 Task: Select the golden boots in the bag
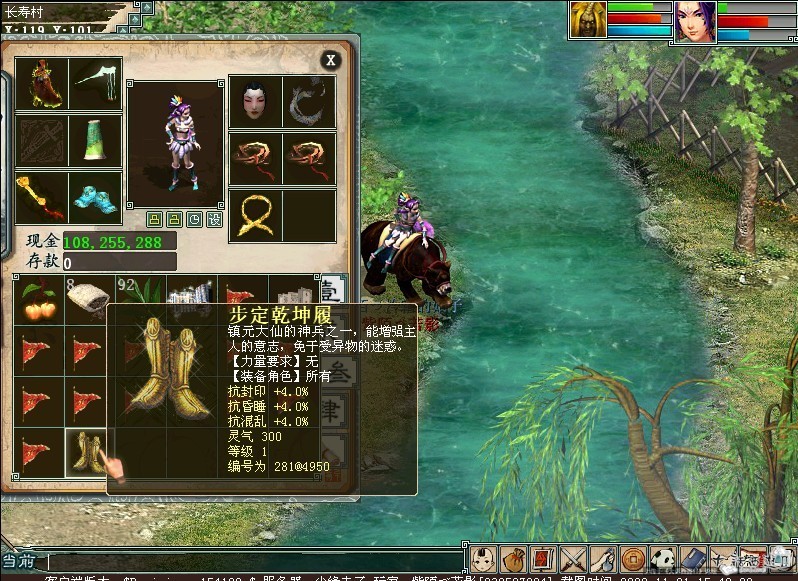[x=86, y=450]
